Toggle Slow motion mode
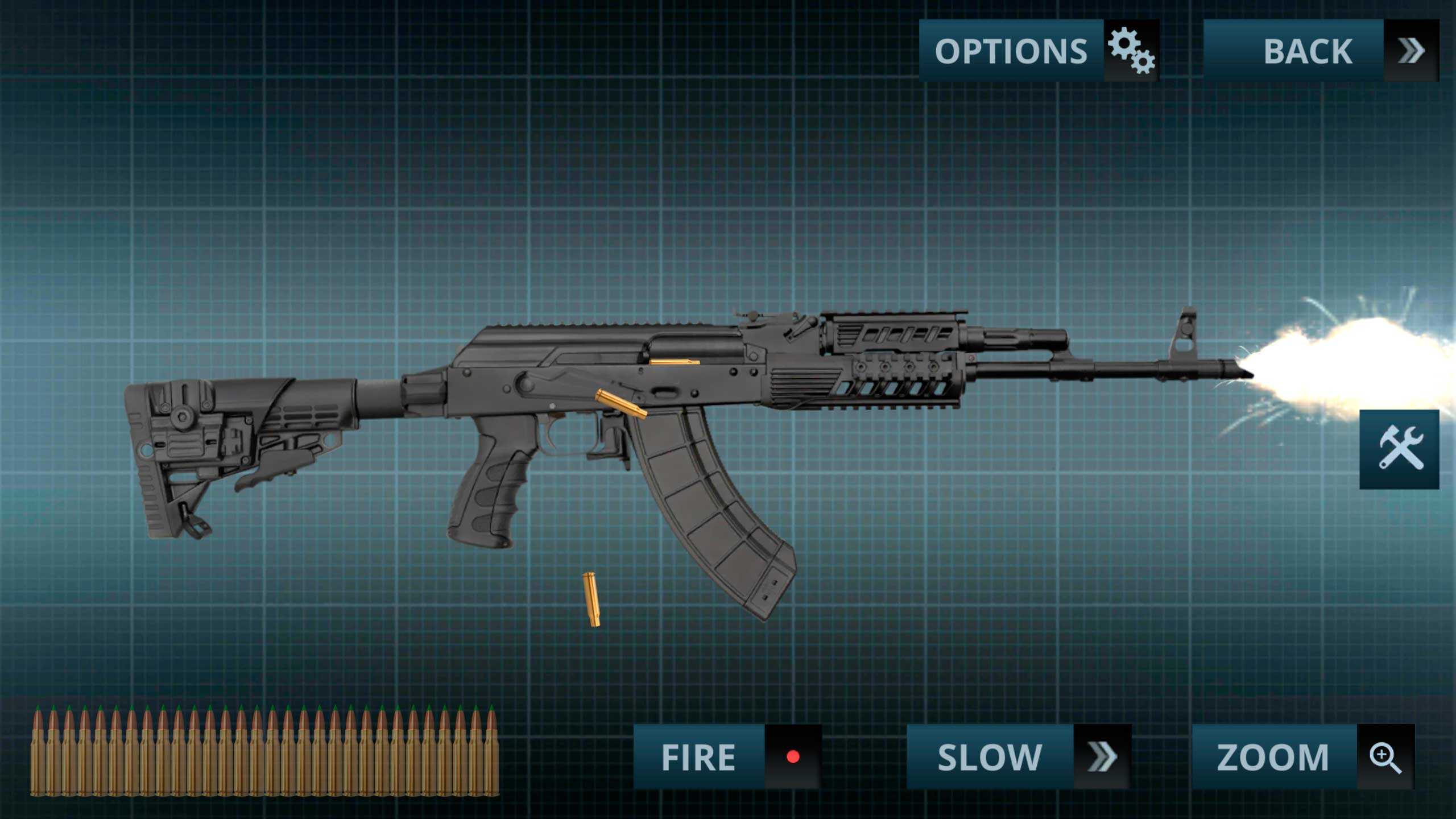The image size is (1456, 819). click(1018, 756)
